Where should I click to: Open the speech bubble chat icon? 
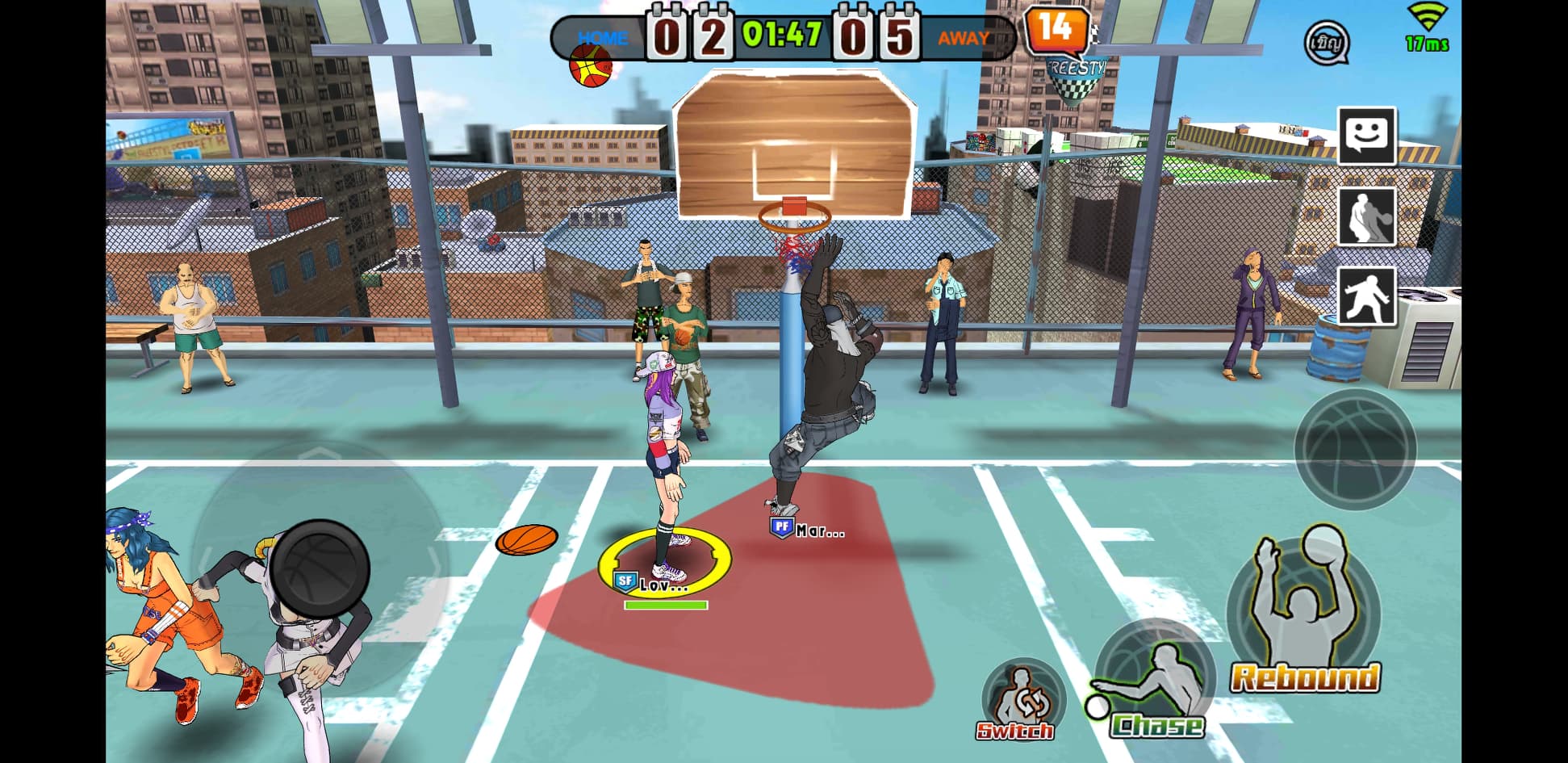pyautogui.click(x=1326, y=42)
